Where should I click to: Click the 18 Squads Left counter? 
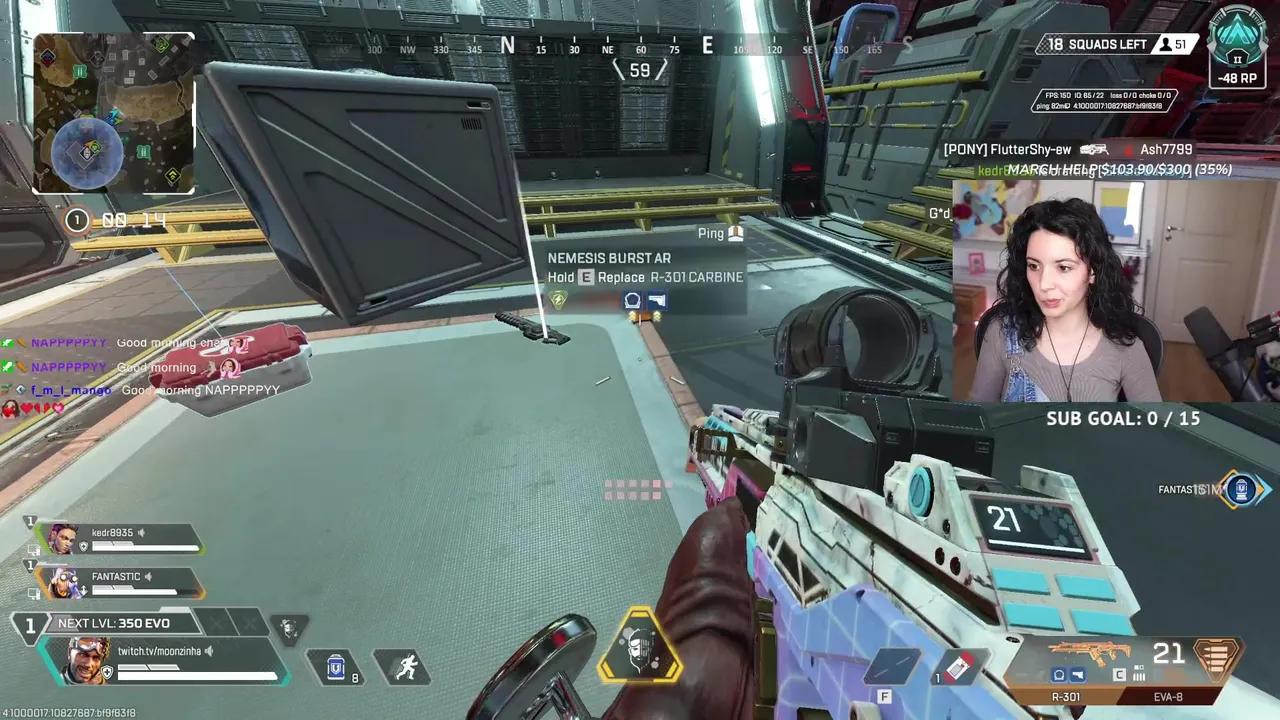(x=1097, y=44)
